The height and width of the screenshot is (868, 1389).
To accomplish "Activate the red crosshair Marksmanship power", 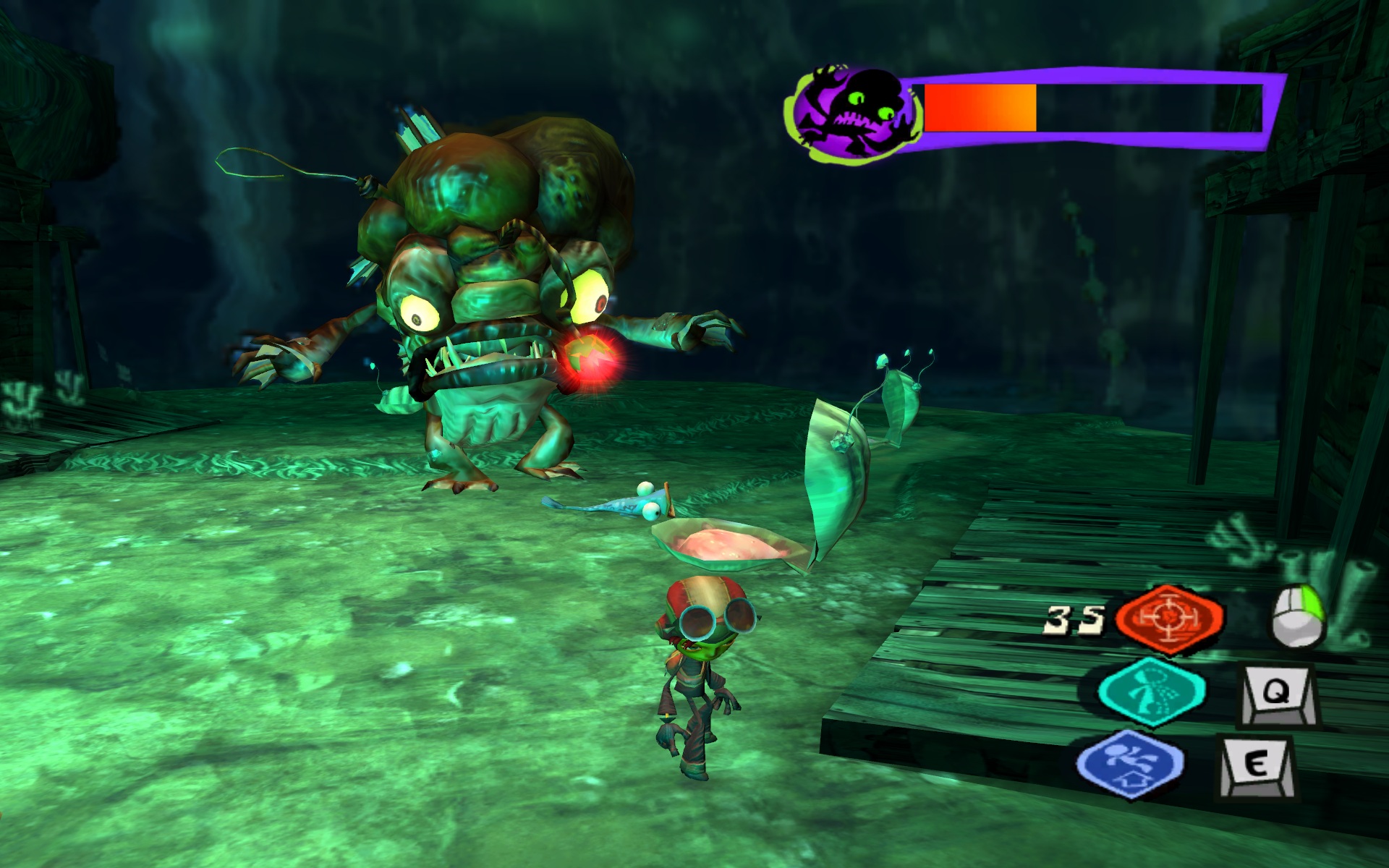I will click(1169, 618).
